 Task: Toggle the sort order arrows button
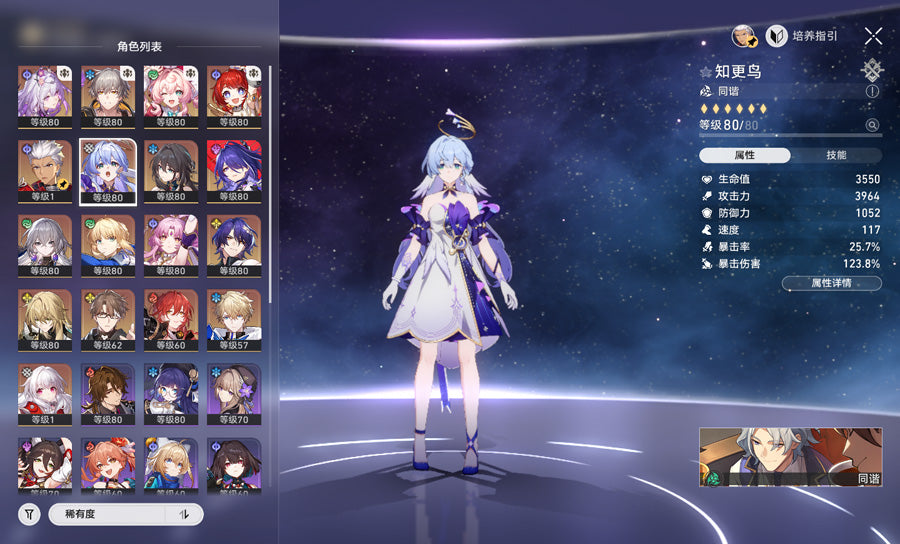(184, 514)
